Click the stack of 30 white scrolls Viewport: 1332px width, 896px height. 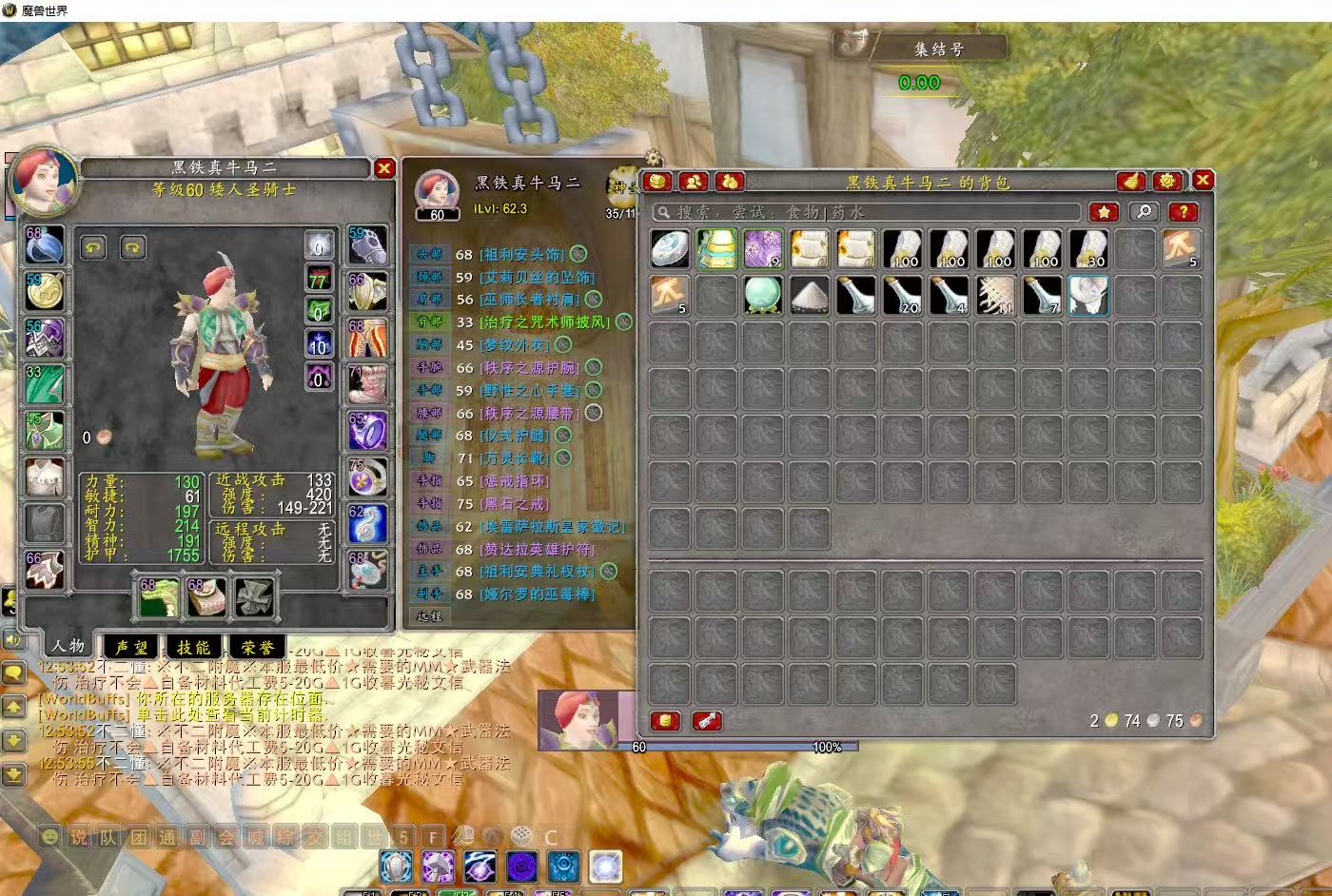click(x=1088, y=248)
